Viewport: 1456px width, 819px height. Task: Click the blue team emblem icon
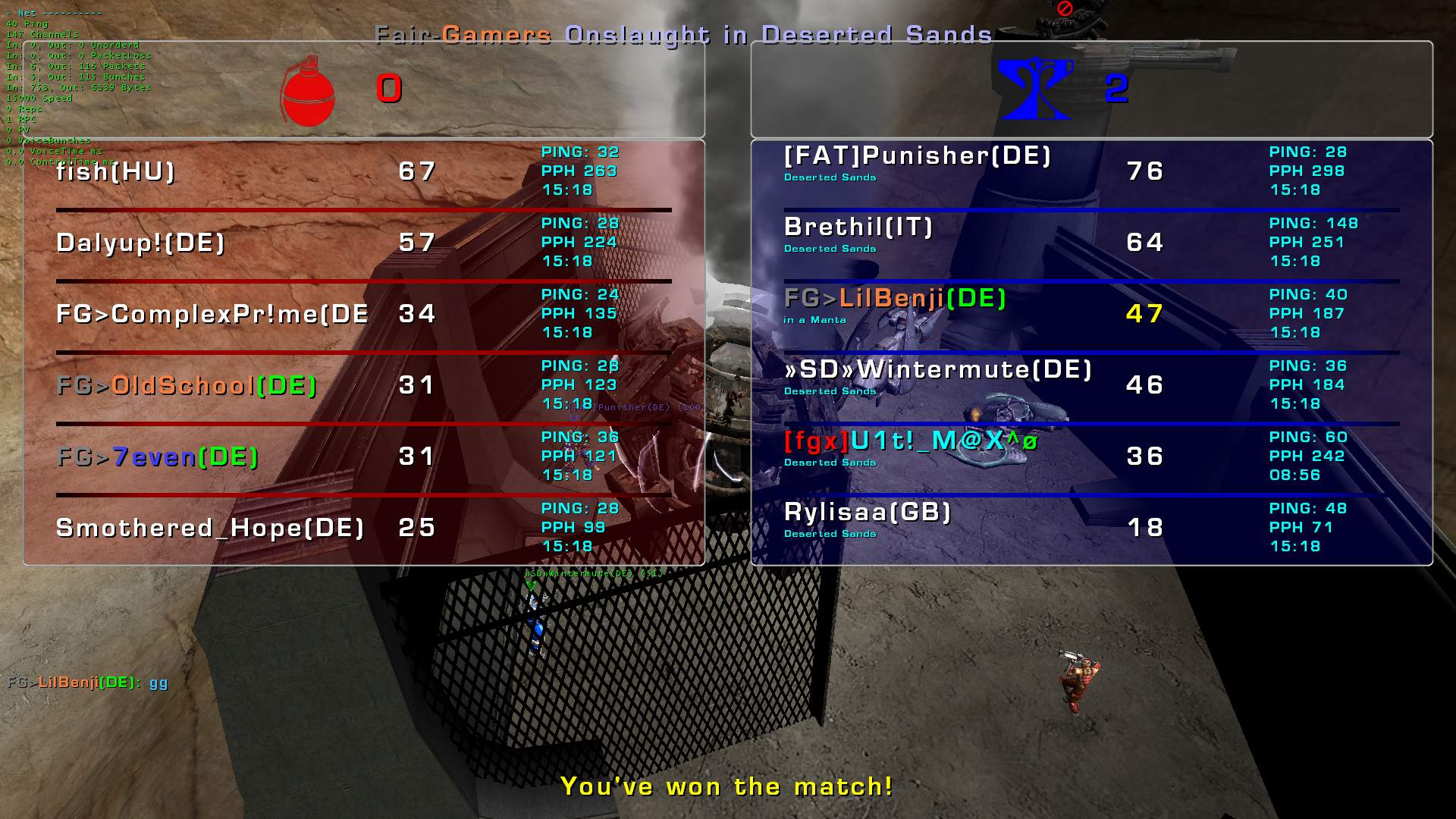coord(1035,89)
